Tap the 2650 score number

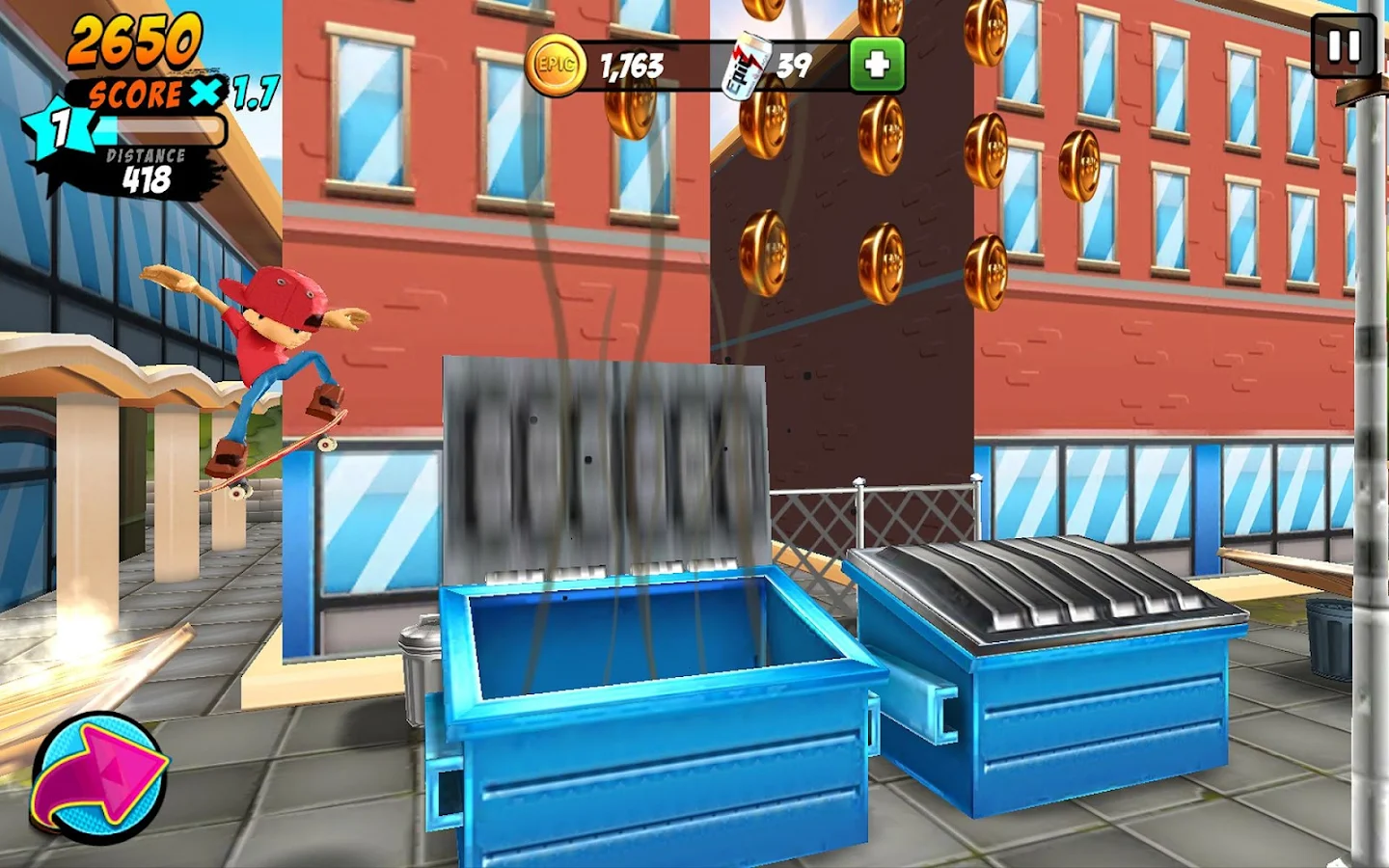point(135,41)
